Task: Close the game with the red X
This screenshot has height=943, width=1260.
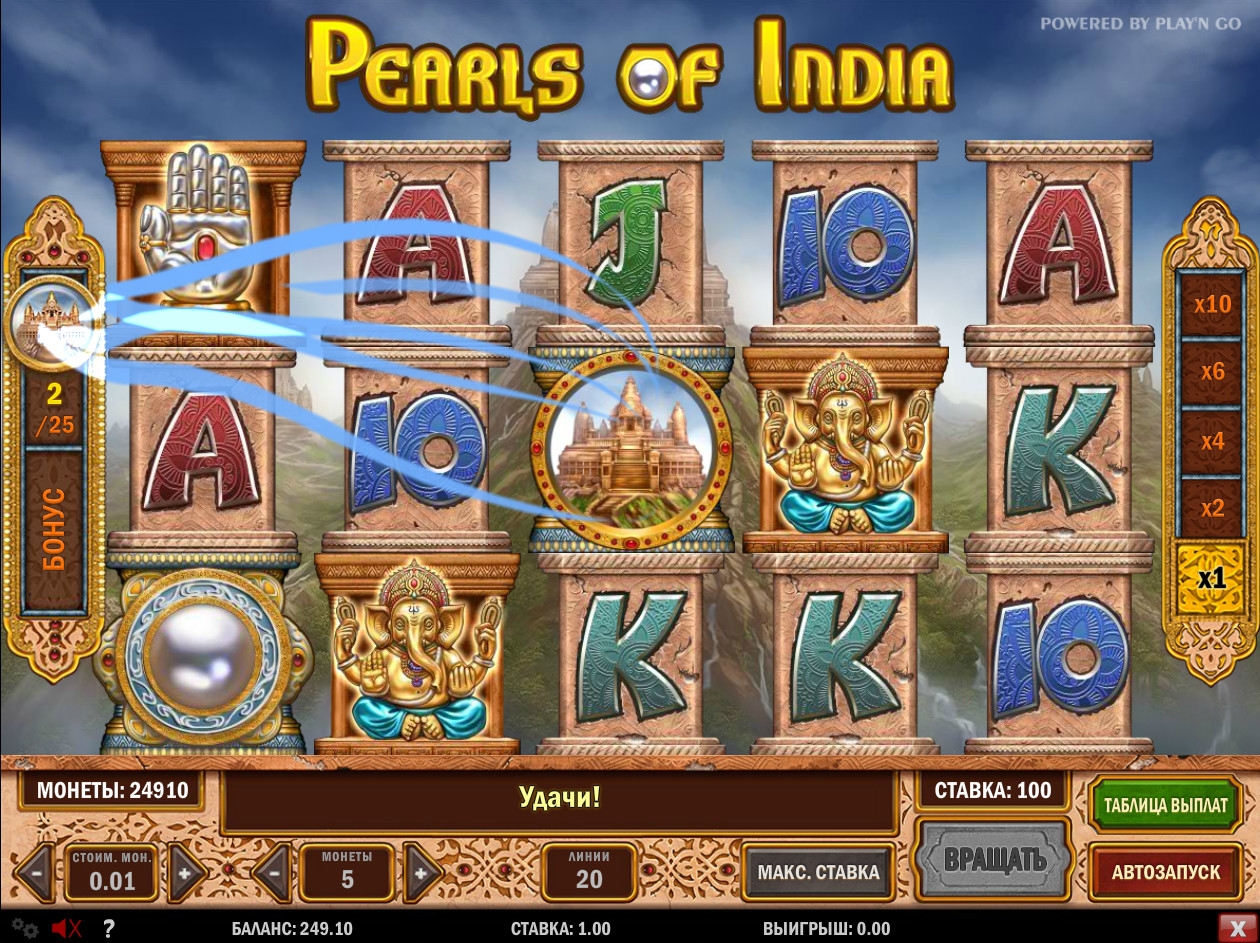Action: (1232, 927)
